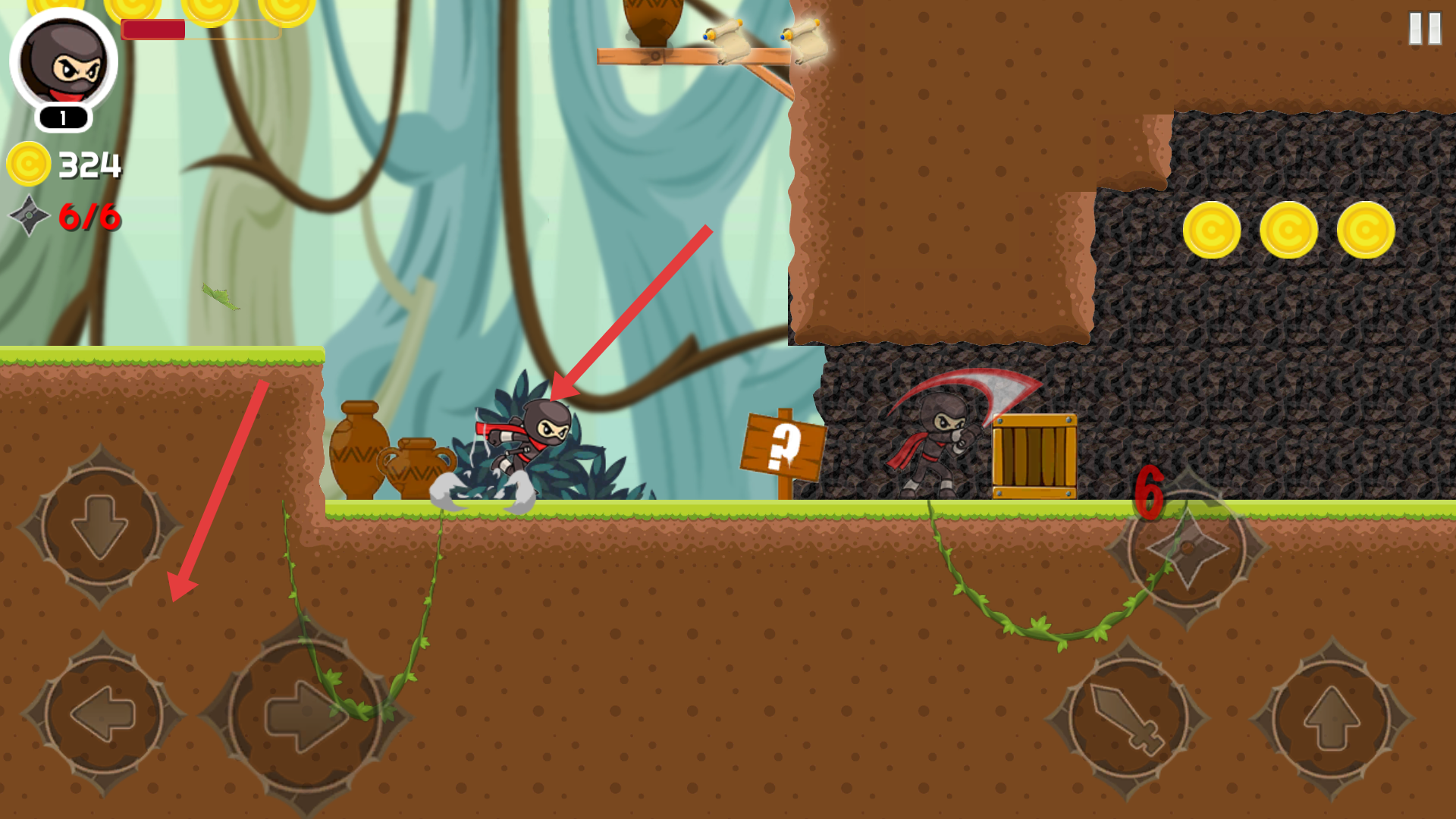
Task: Throw a shuriken with the shuriken button
Action: pos(1187,548)
